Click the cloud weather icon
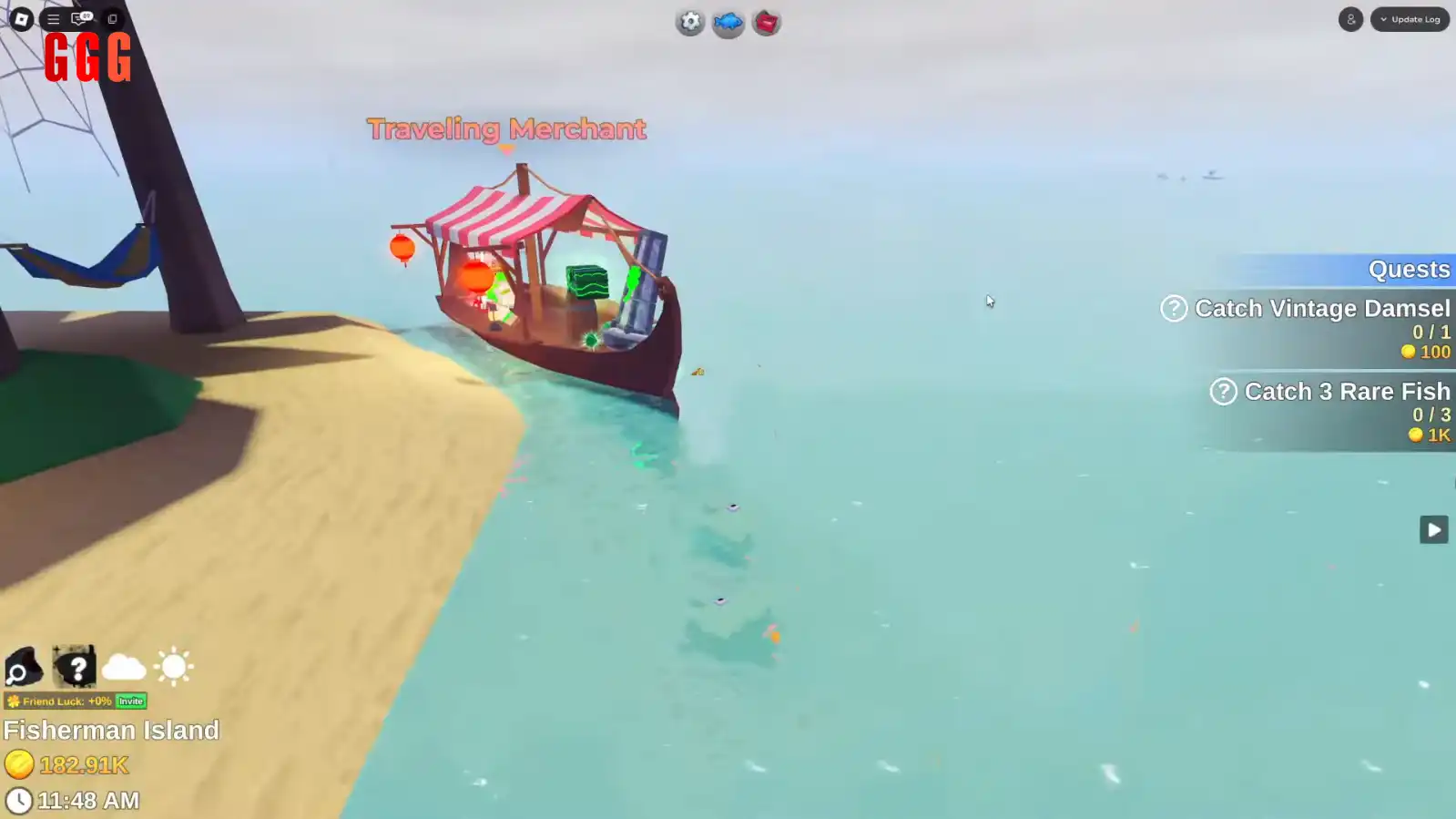Viewport: 1456px width, 819px height. [125, 668]
